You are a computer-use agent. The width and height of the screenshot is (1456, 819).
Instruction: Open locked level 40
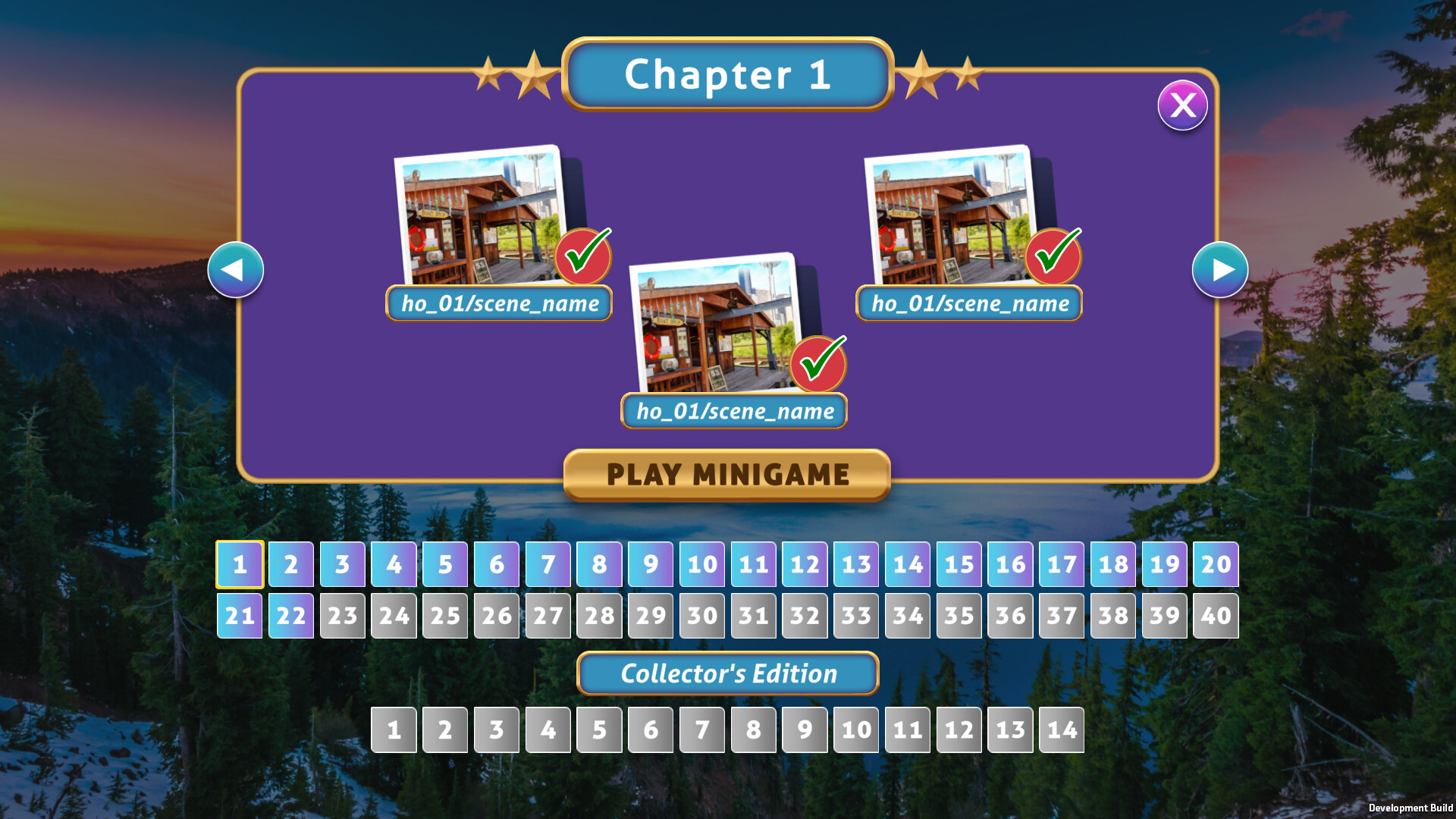(1216, 616)
